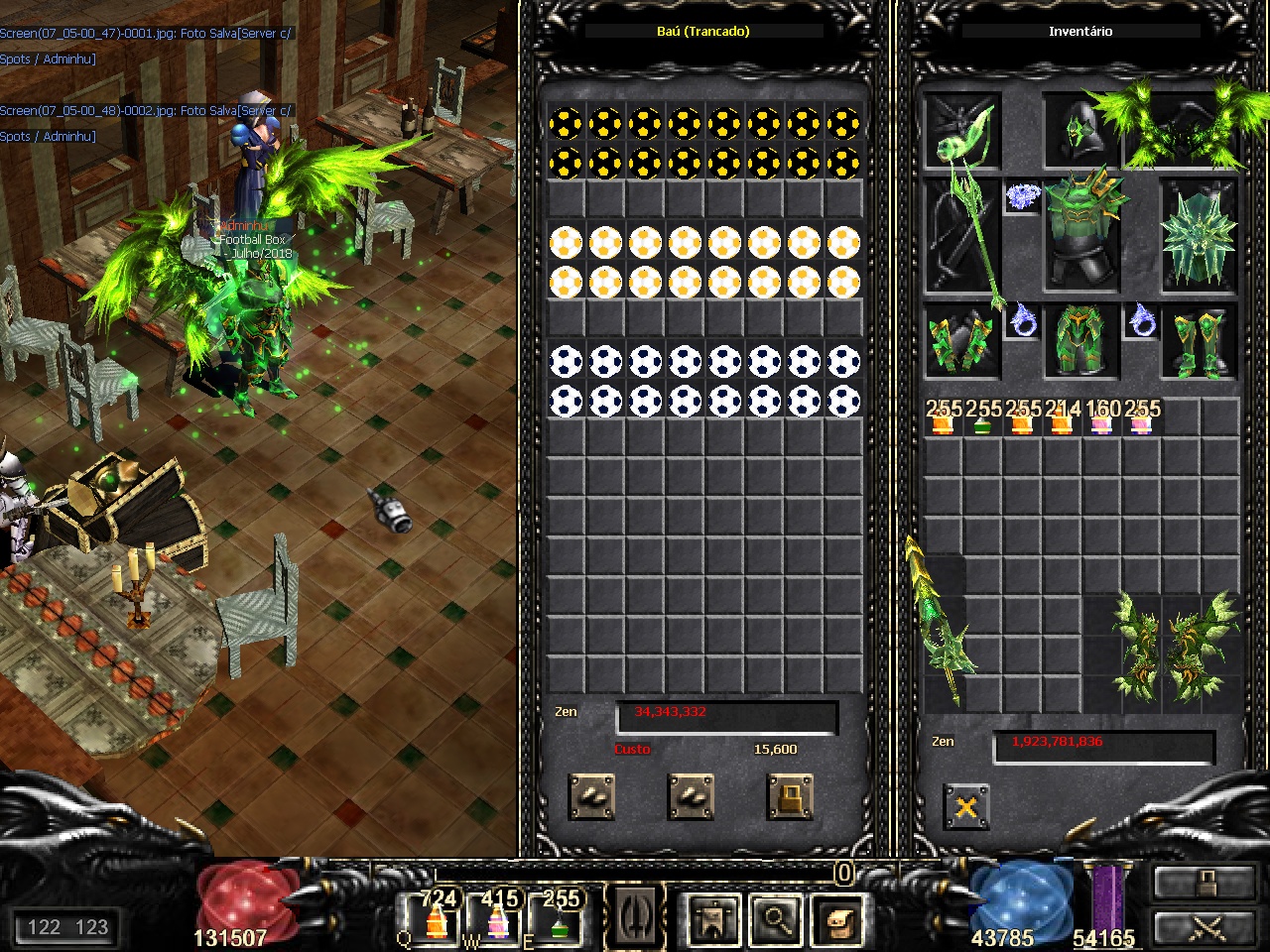This screenshot has width=1270, height=952.
Task: Close the inventory with the X button
Action: coord(965,806)
